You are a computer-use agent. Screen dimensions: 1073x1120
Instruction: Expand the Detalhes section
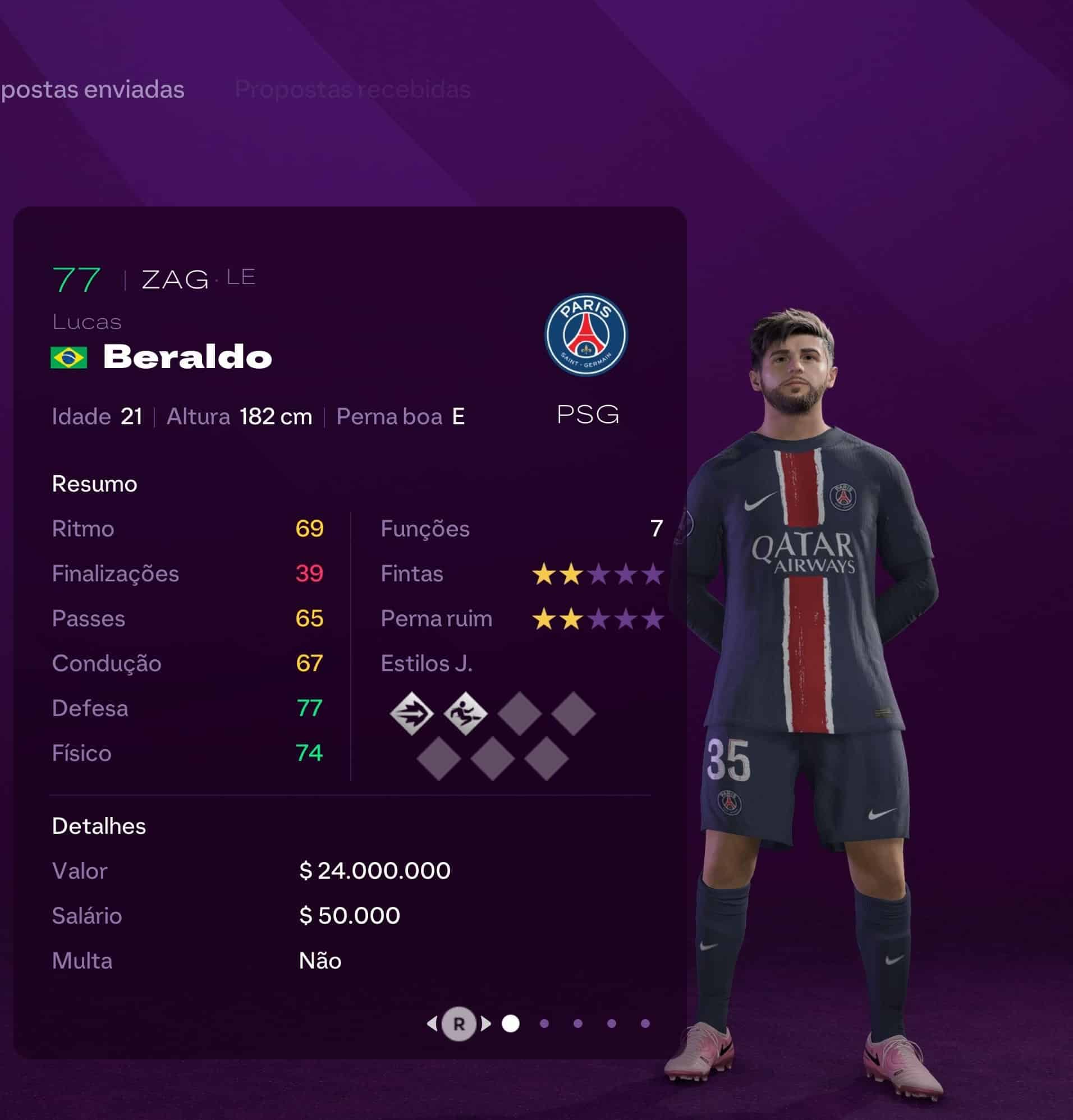[x=99, y=826]
